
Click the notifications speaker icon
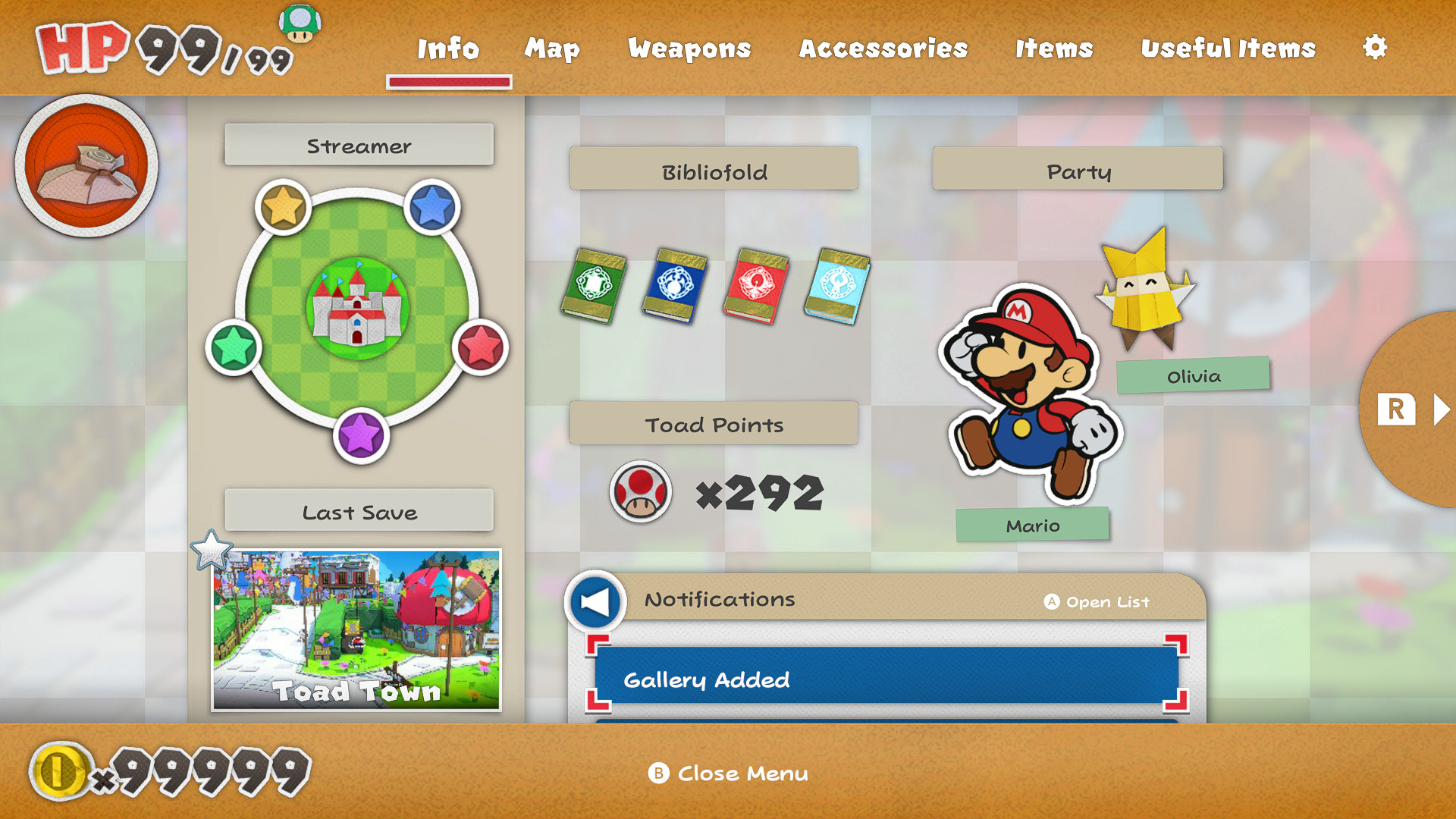(x=595, y=600)
